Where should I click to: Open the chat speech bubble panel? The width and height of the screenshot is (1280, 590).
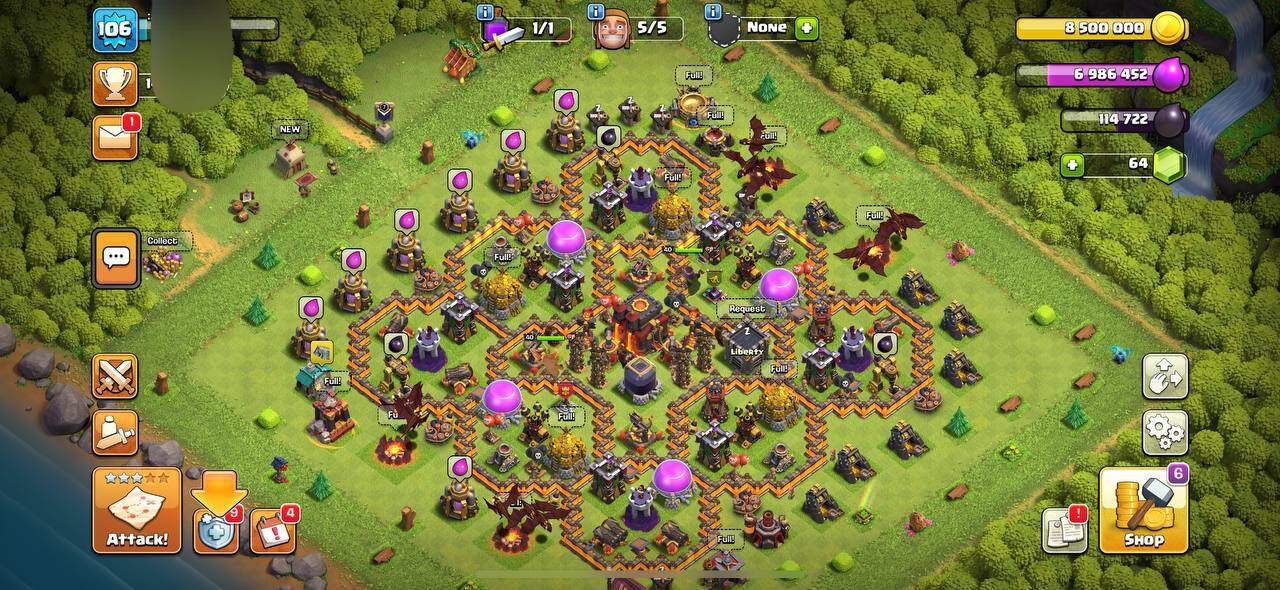pyautogui.click(x=116, y=258)
